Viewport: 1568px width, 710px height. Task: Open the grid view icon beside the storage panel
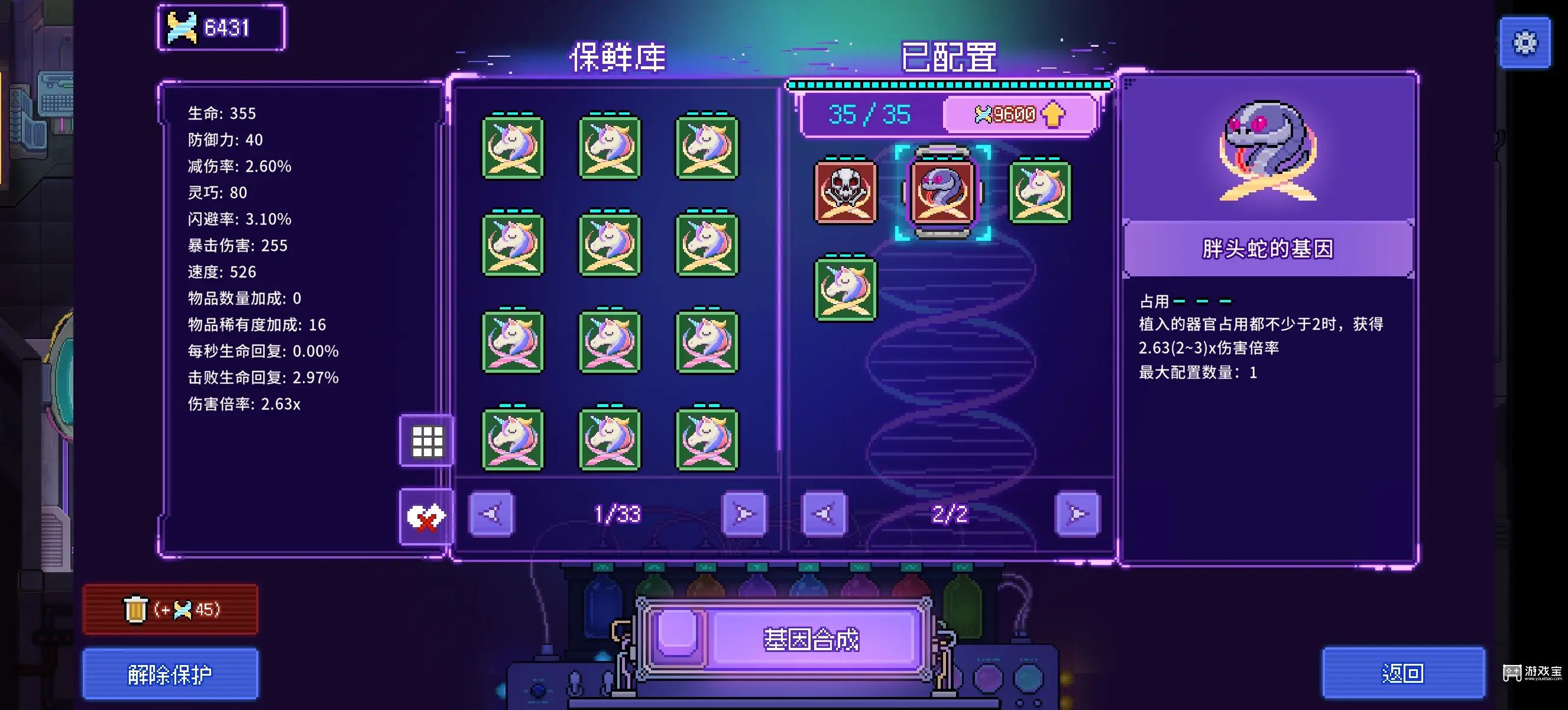(x=426, y=442)
